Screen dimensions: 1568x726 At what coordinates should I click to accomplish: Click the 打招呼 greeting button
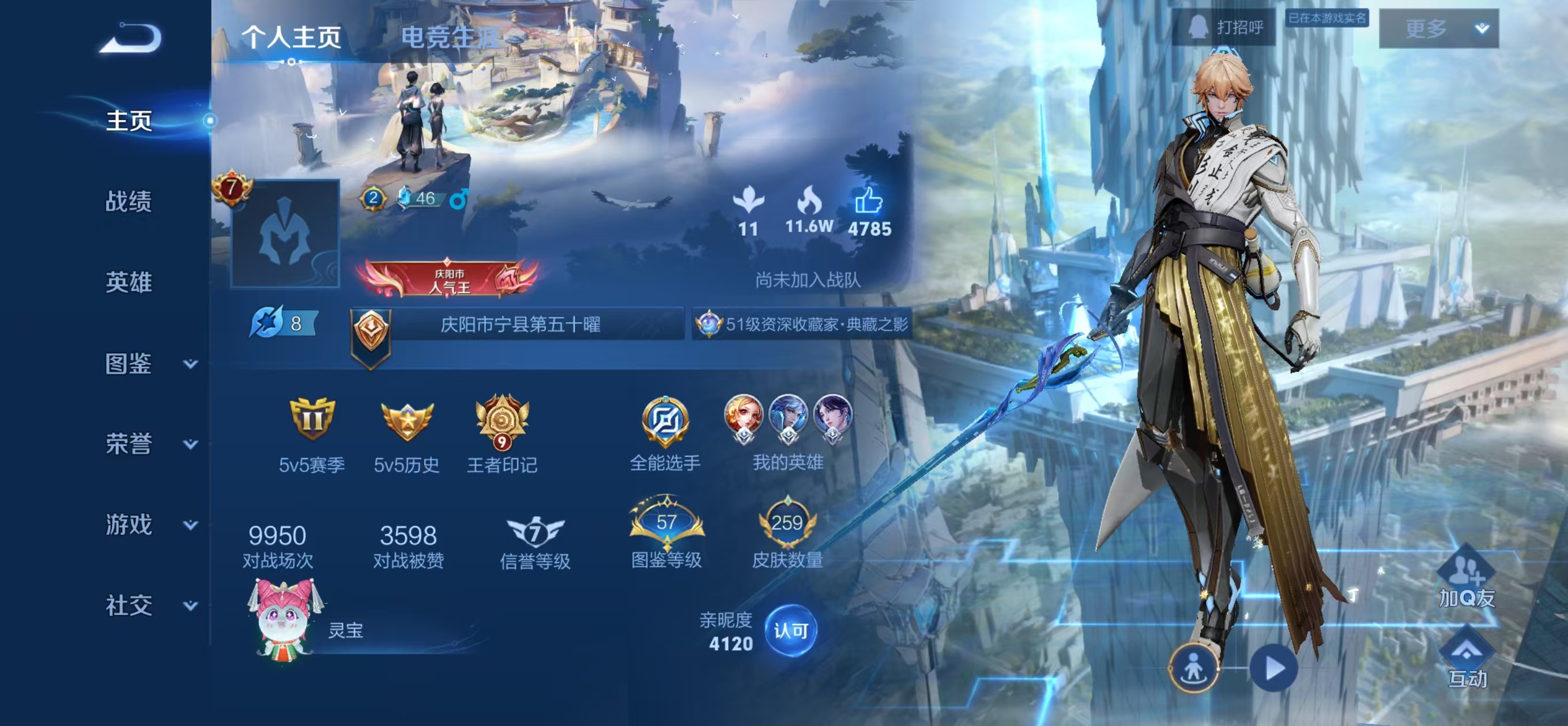[1224, 28]
